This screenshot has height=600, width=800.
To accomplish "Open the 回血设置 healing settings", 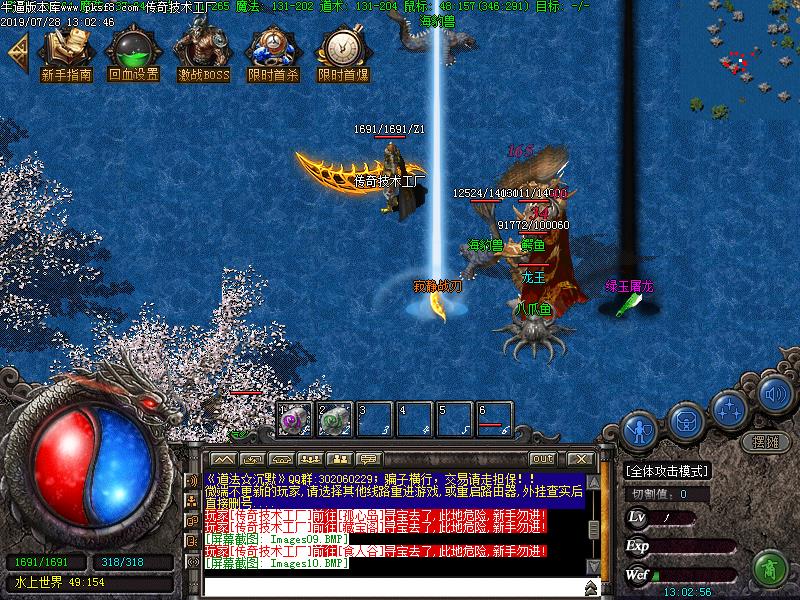I will [134, 55].
